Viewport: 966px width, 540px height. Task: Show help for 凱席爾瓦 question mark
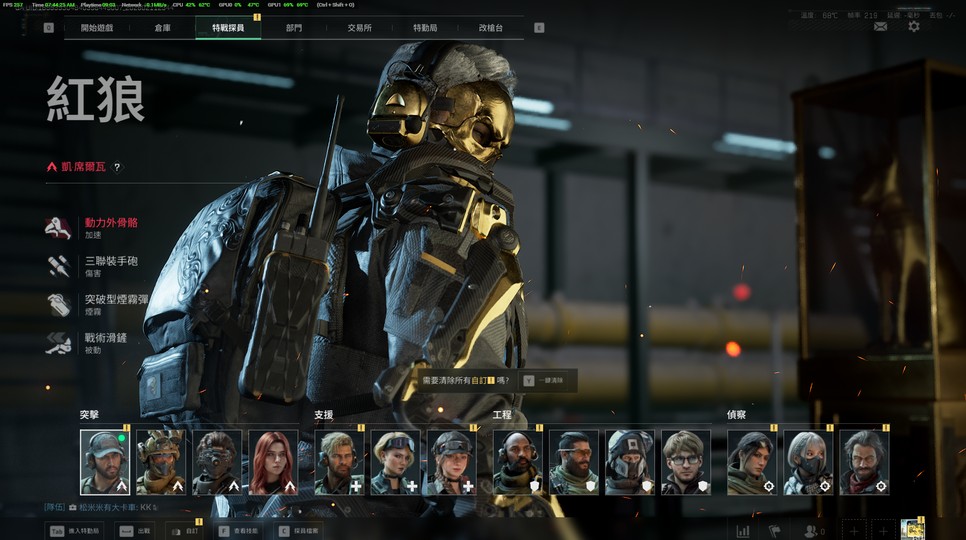pyautogui.click(x=117, y=167)
